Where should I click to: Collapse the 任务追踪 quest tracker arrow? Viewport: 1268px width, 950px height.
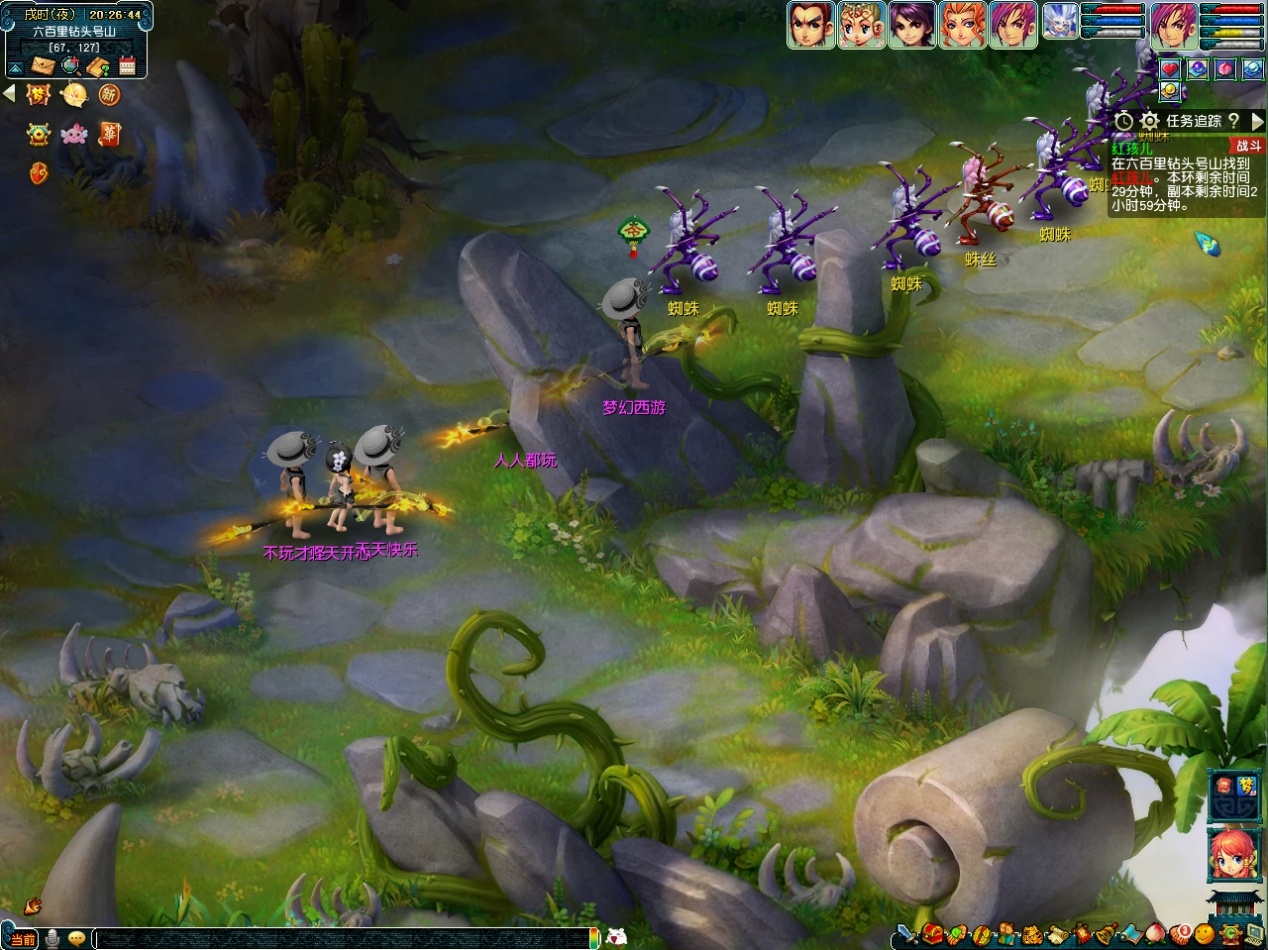click(x=1257, y=121)
